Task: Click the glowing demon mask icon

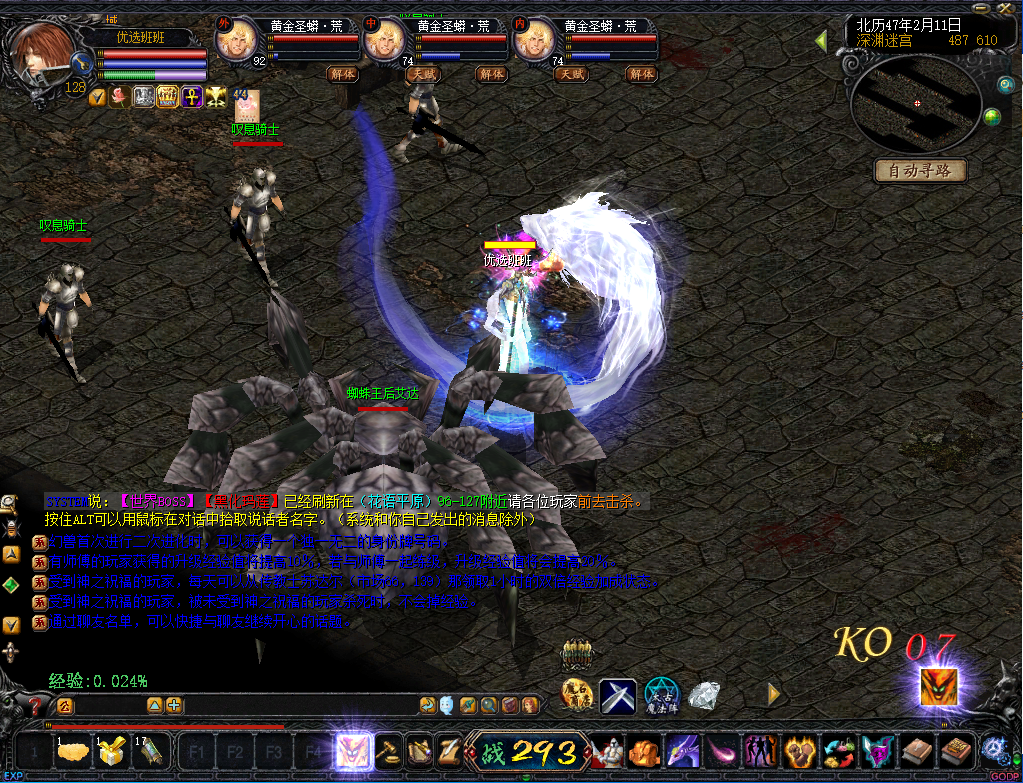Action: [939, 686]
